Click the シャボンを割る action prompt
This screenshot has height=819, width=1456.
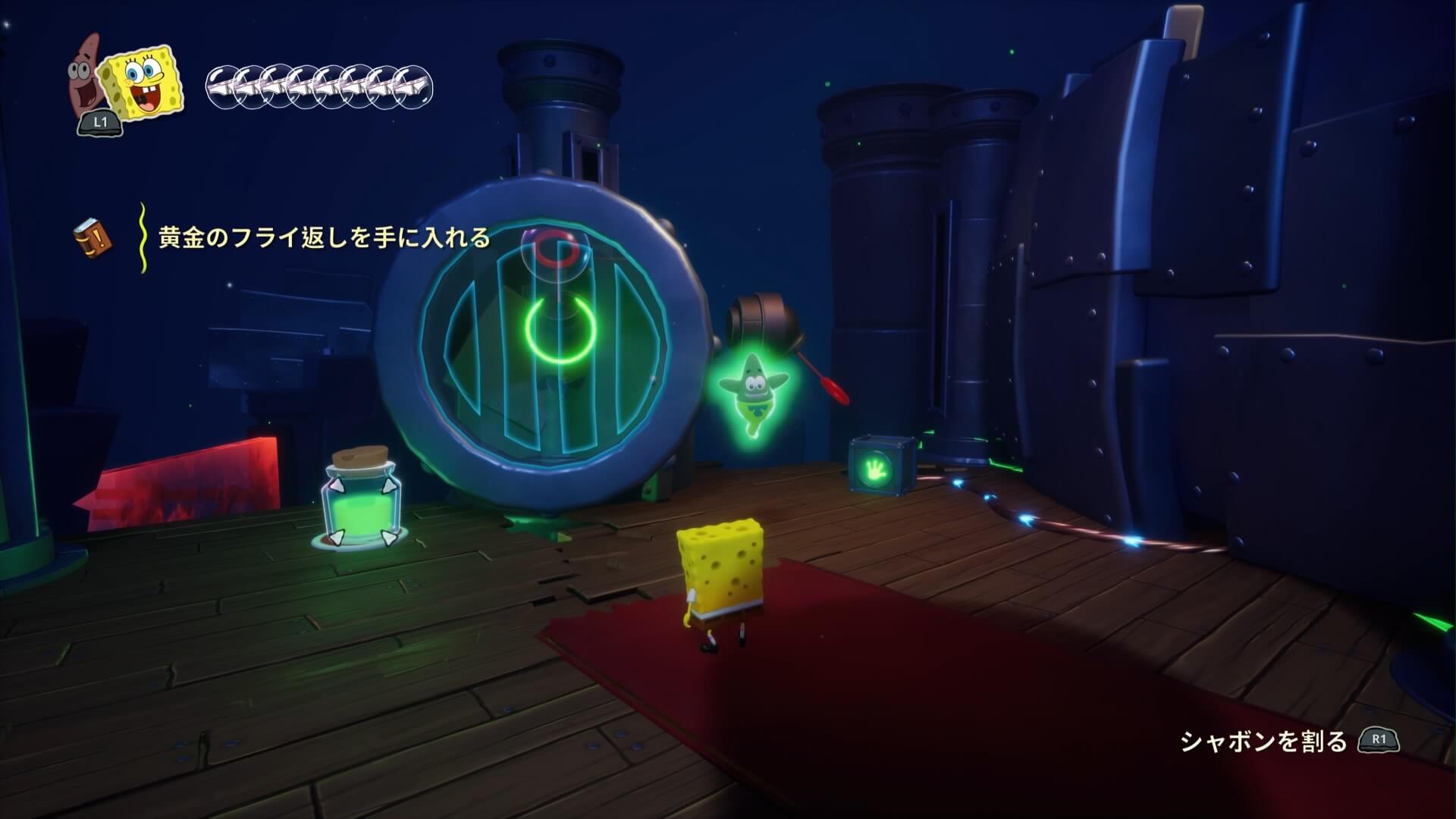1263,741
